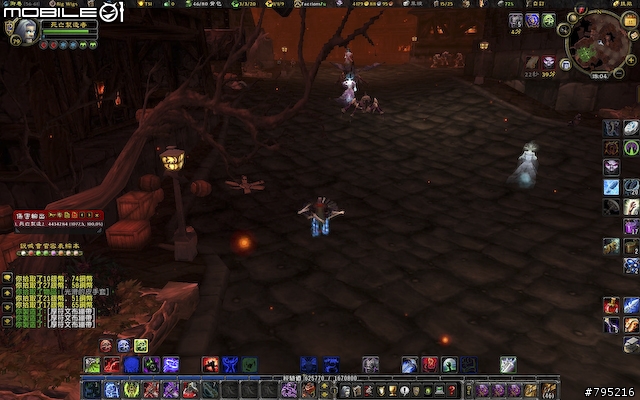The image size is (640, 400).
Task: Open the damage meter window
Action: [x=58, y=222]
